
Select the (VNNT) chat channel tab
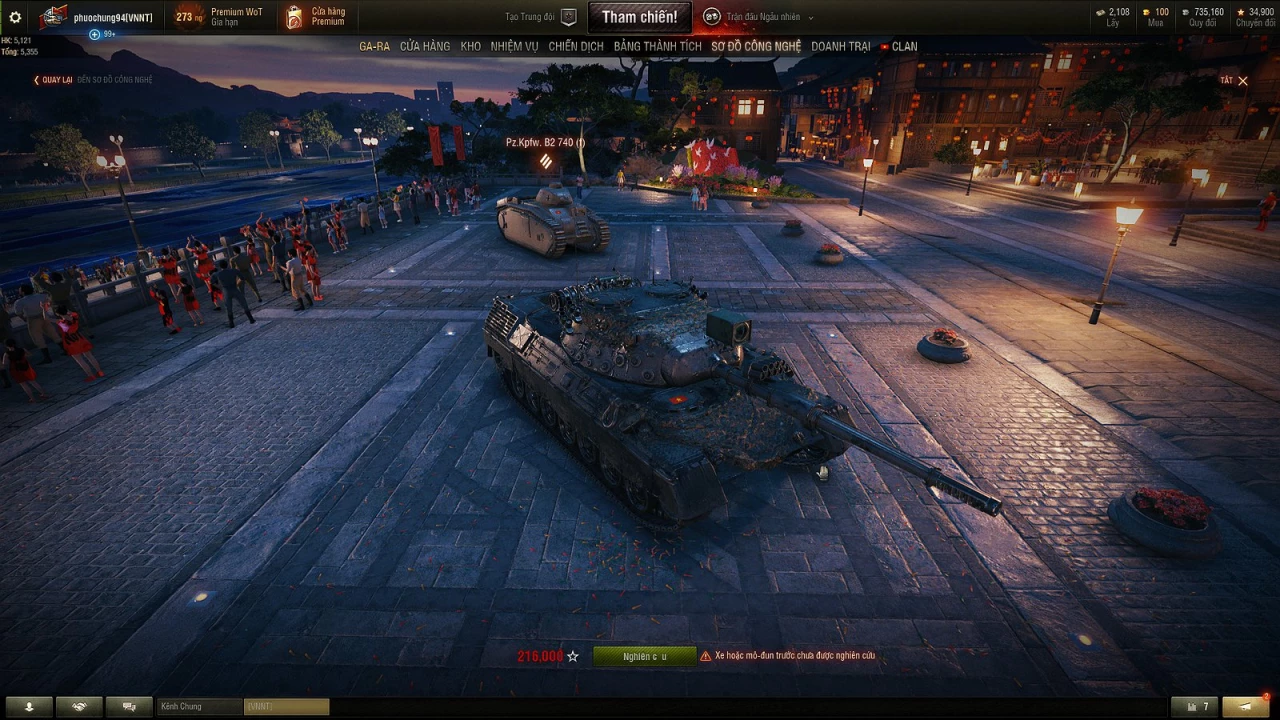click(x=285, y=706)
